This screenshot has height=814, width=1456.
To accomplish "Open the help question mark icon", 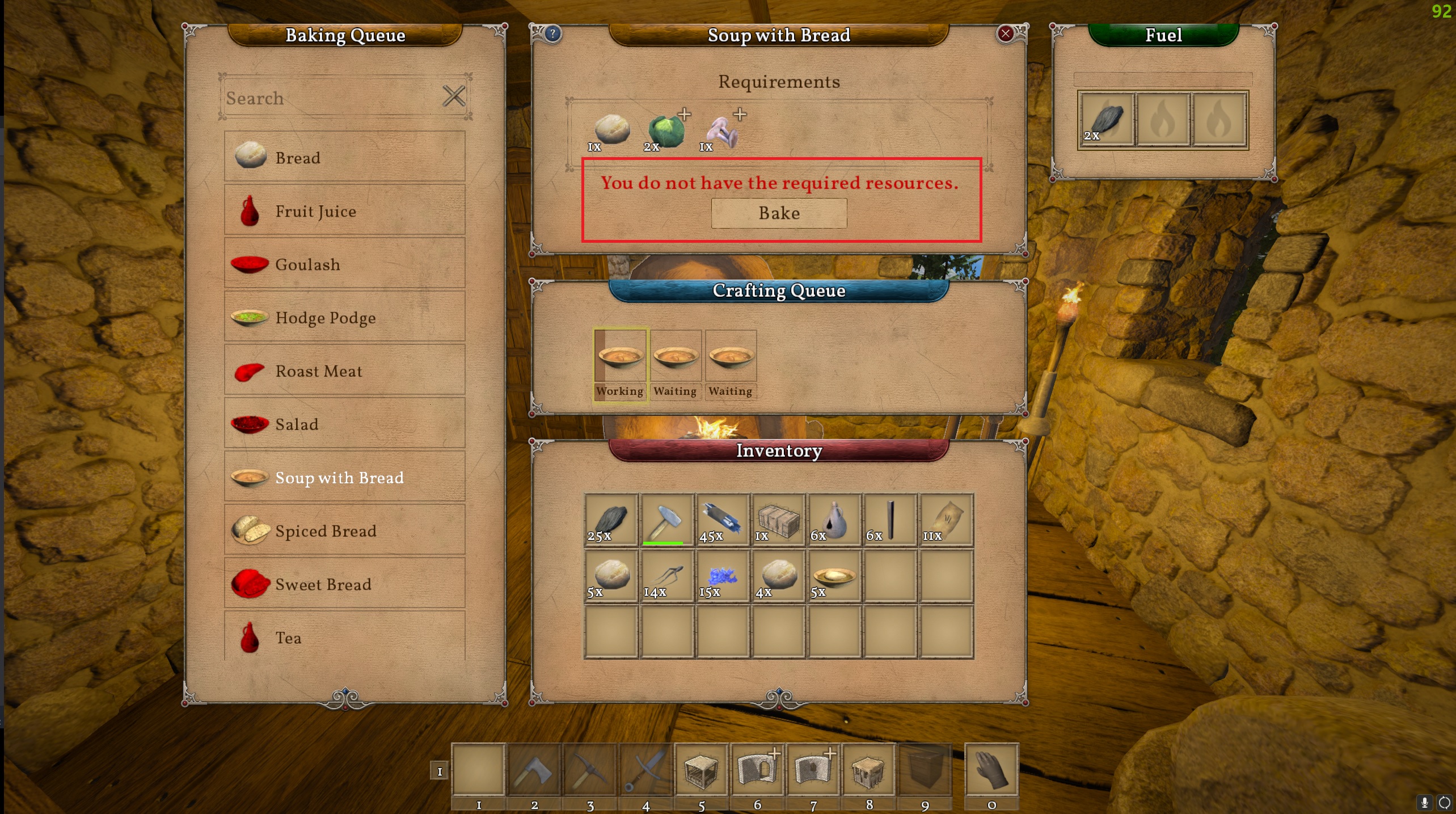I will click(x=552, y=34).
